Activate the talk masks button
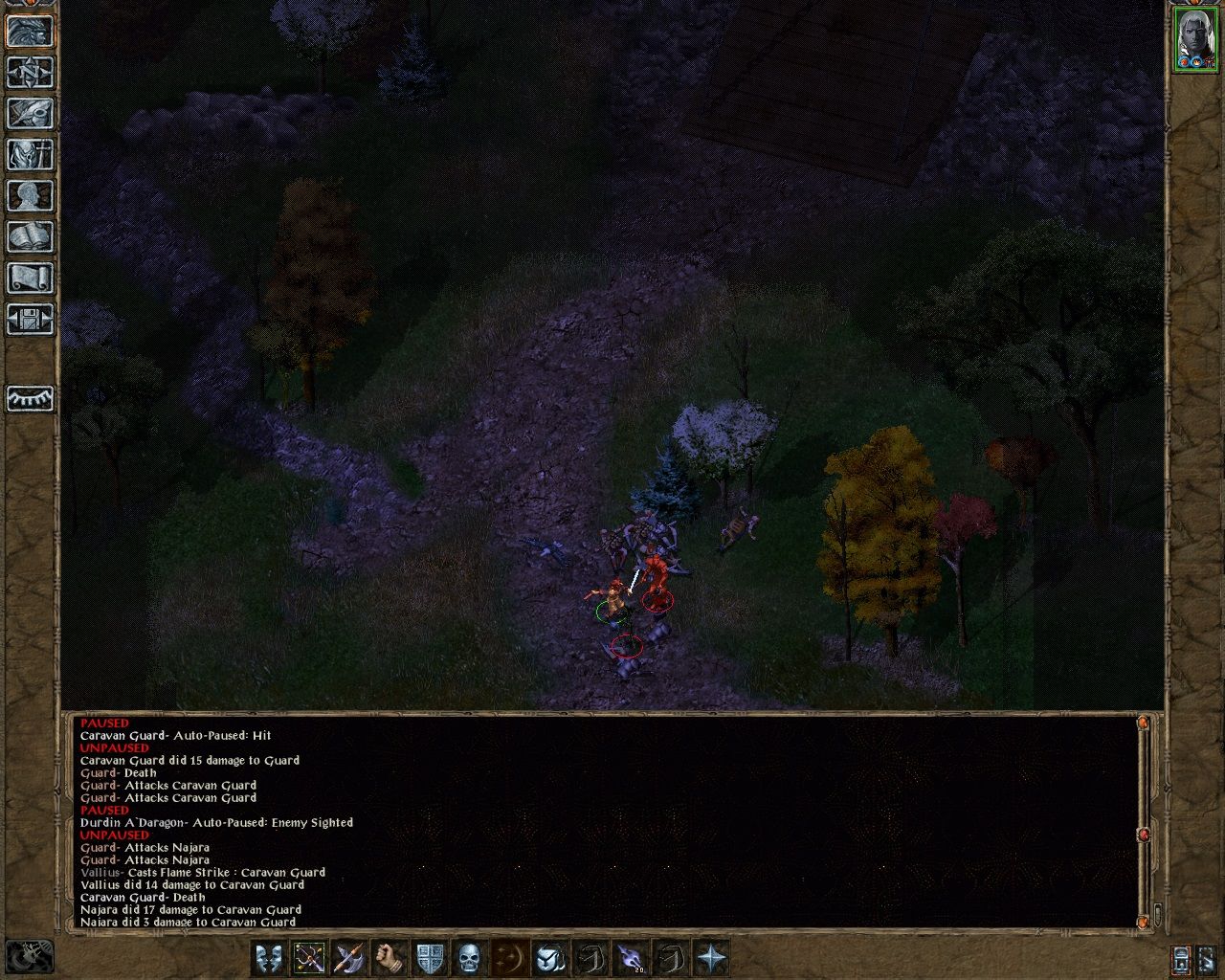Viewport: 1225px width, 980px height. click(x=270, y=957)
